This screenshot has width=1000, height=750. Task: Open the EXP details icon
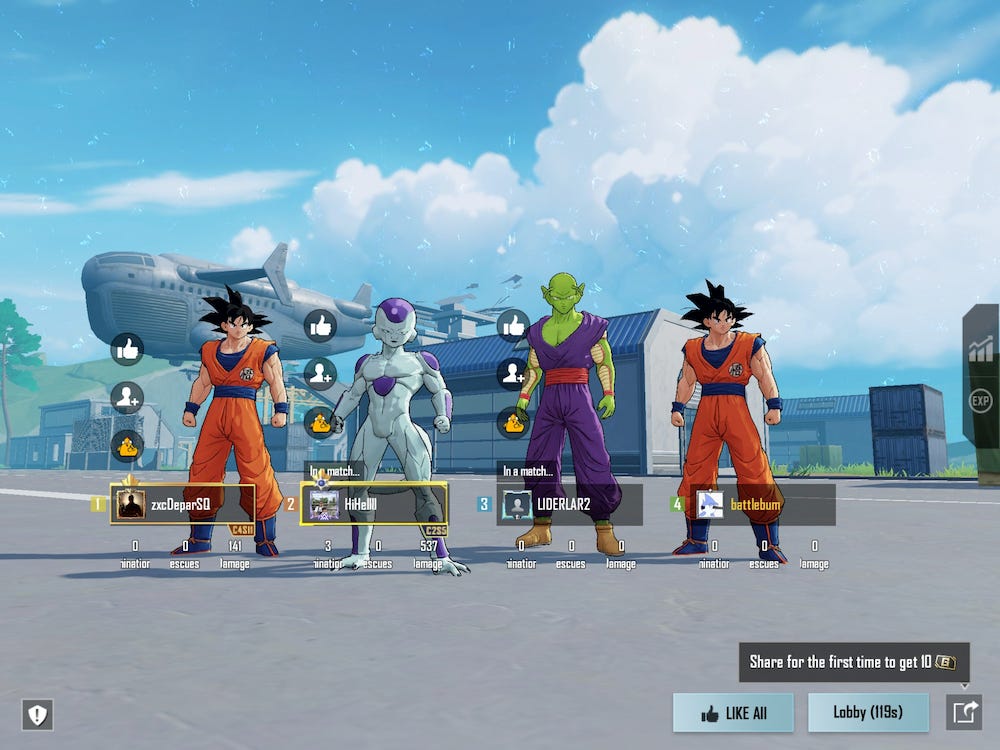(x=981, y=403)
